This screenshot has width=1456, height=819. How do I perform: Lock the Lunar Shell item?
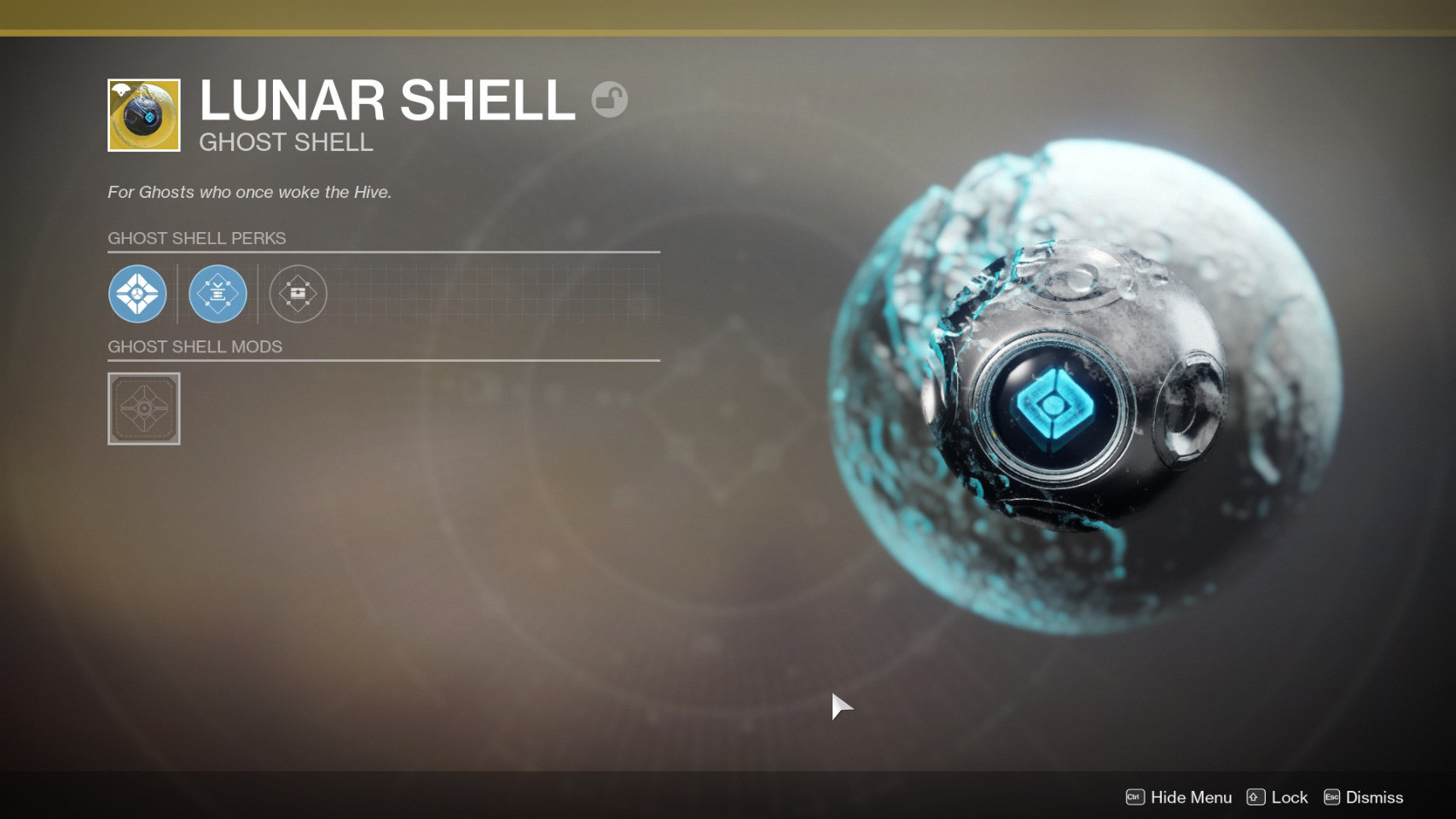pyautogui.click(x=1277, y=797)
